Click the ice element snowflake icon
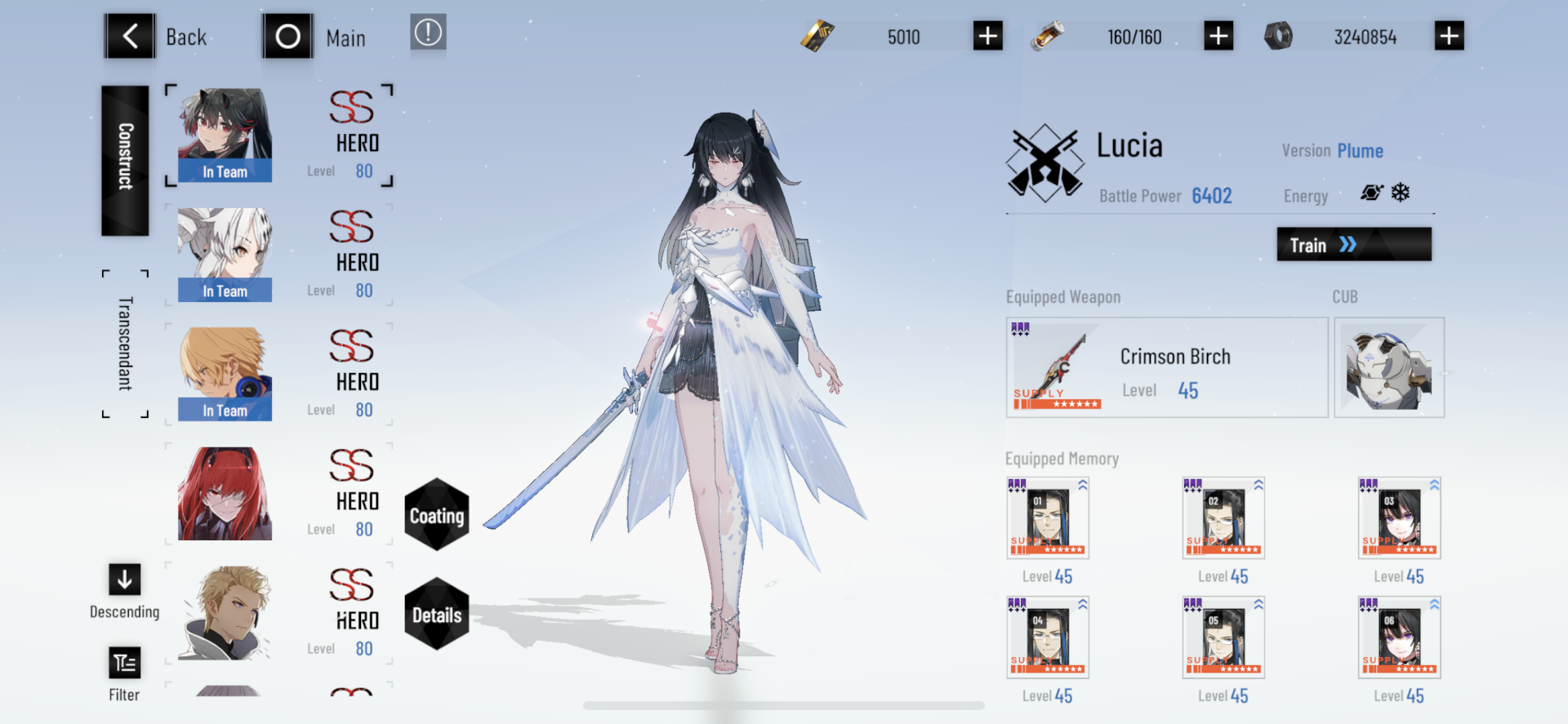 tap(1401, 193)
